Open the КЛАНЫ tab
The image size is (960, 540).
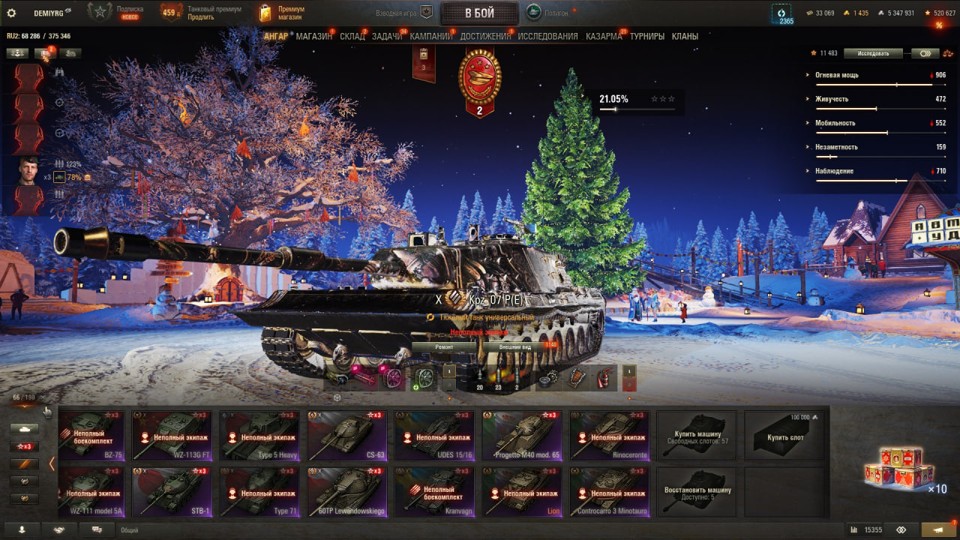click(x=685, y=36)
